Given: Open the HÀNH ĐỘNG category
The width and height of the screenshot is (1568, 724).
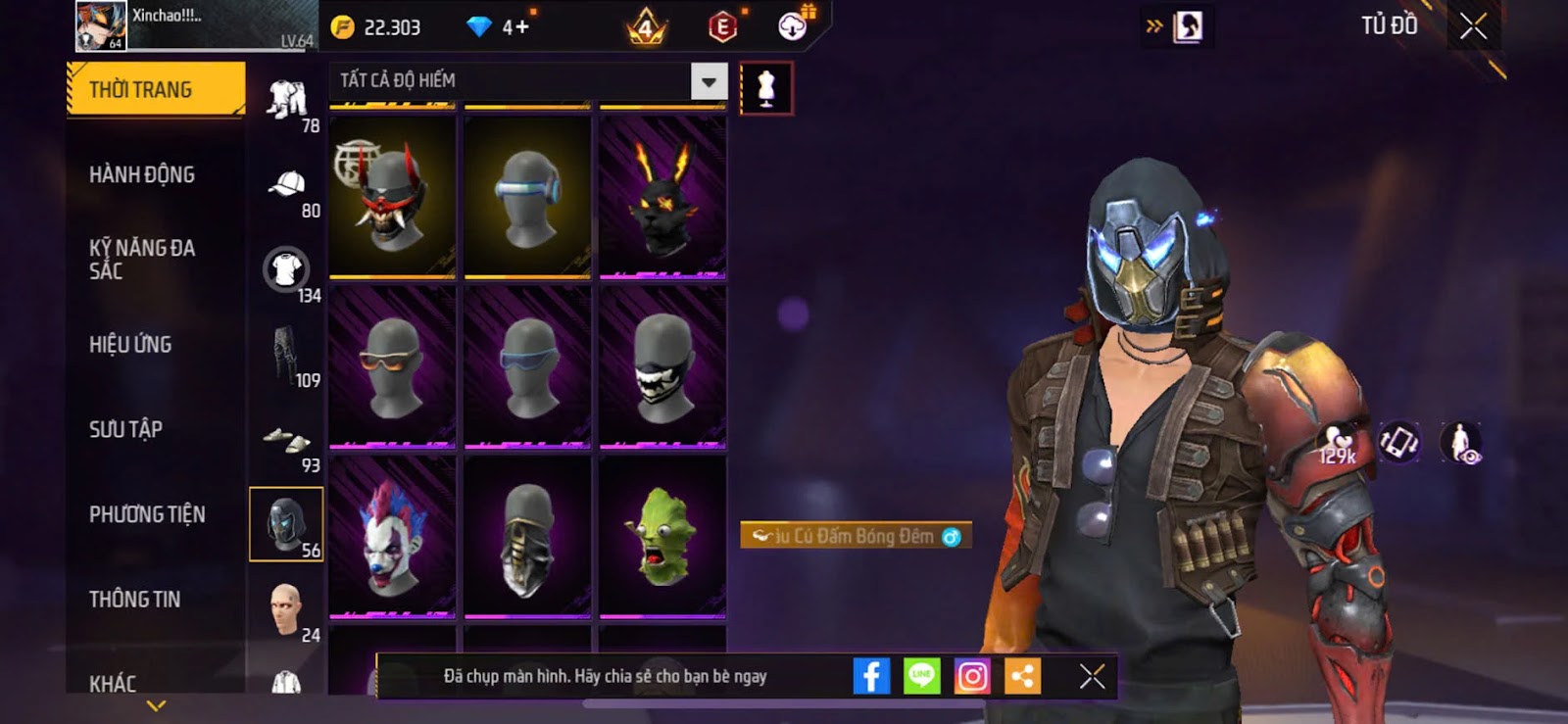Looking at the screenshot, I should pos(142,175).
